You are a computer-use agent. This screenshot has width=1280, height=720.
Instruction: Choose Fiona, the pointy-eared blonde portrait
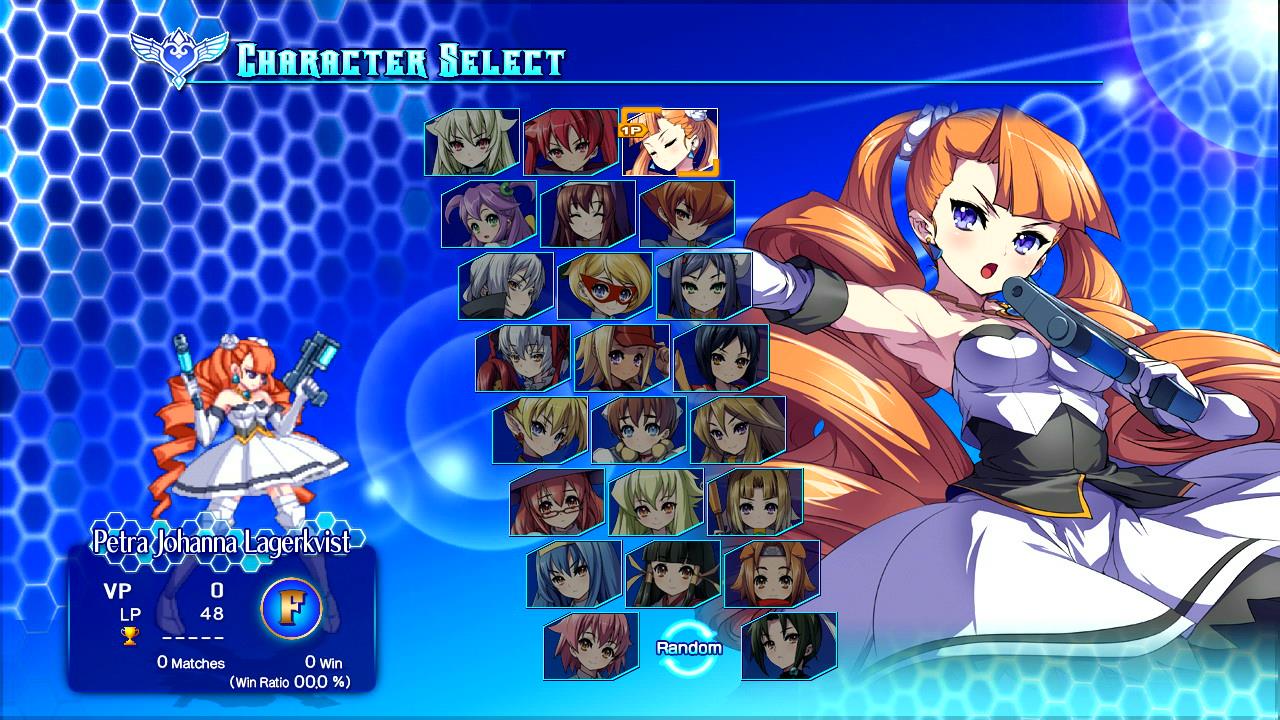pyautogui.click(x=542, y=430)
